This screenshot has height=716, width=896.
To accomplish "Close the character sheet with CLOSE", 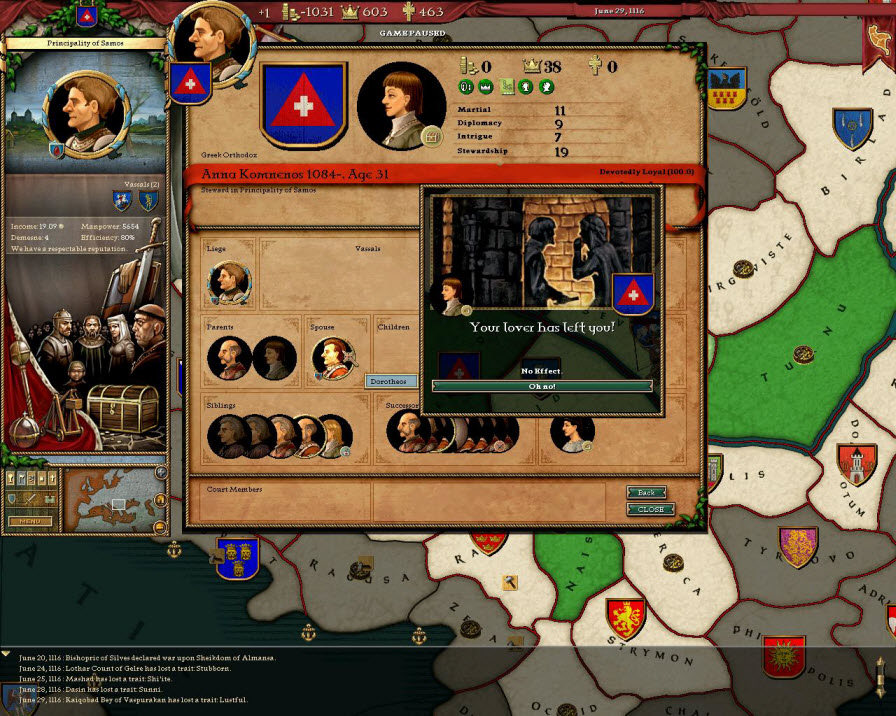I will coord(651,509).
